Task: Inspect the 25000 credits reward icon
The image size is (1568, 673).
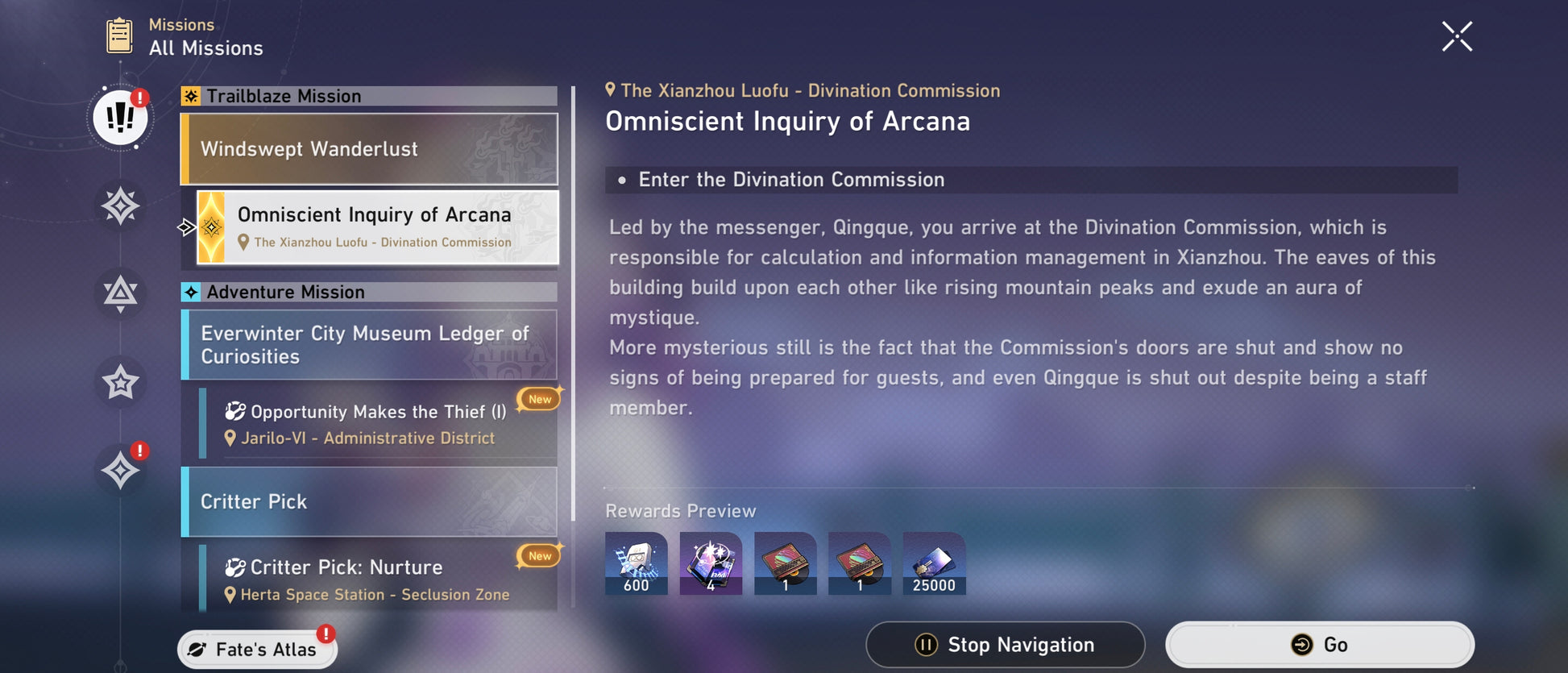Action: pyautogui.click(x=934, y=563)
